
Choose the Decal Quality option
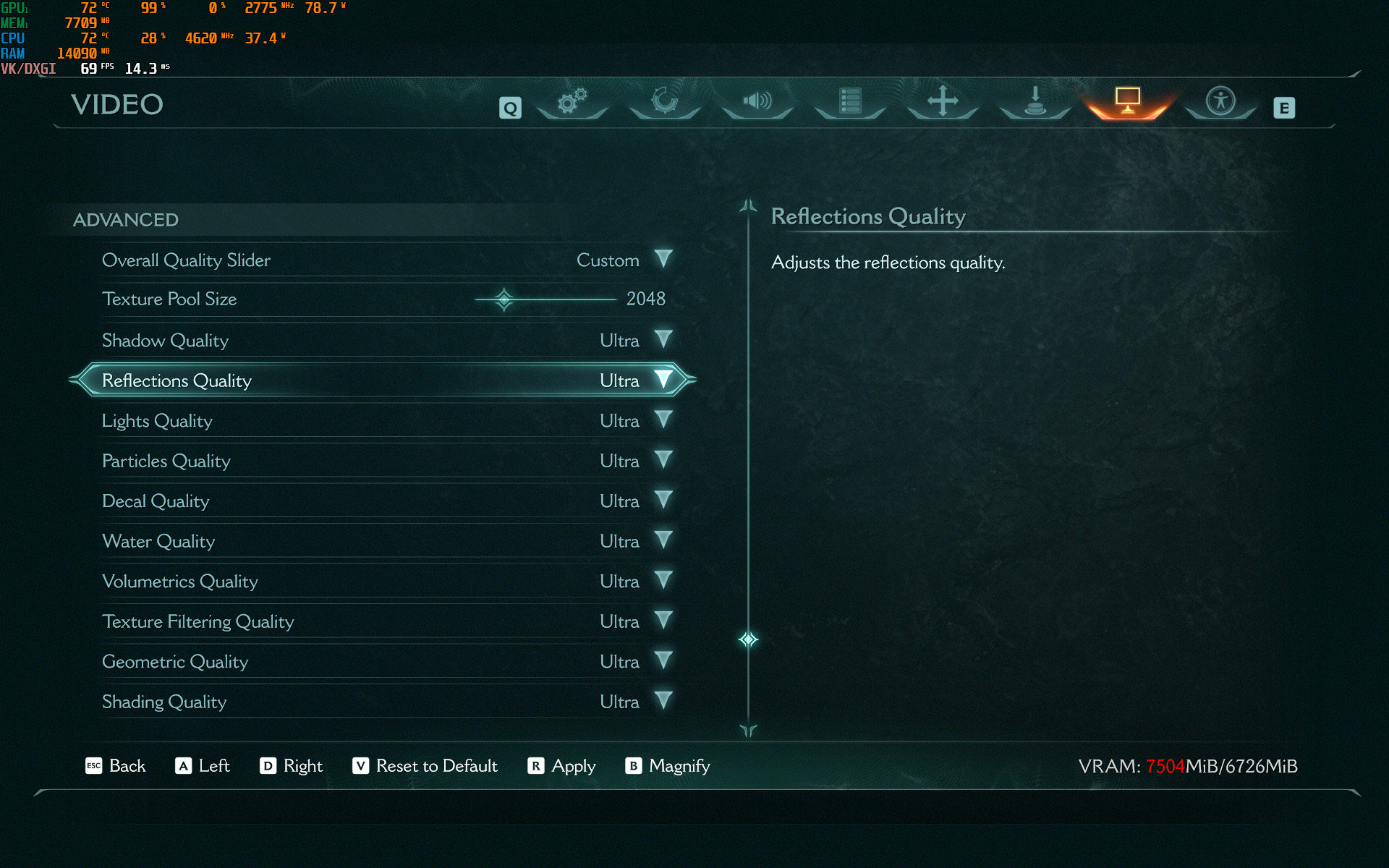coord(663,500)
